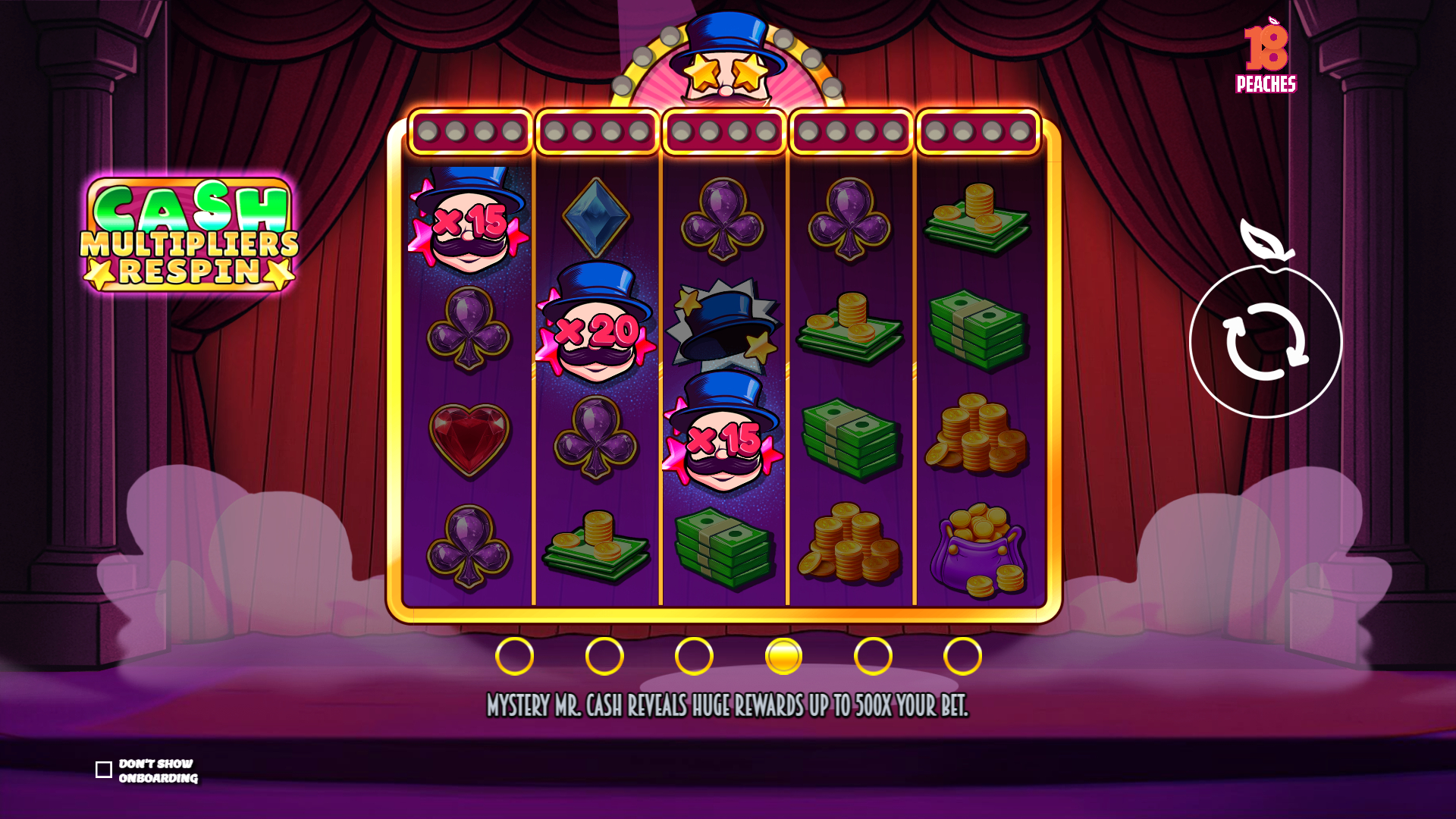Tick the Don't Show Onboarding checkbox
Image resolution: width=1456 pixels, height=819 pixels.
click(104, 770)
